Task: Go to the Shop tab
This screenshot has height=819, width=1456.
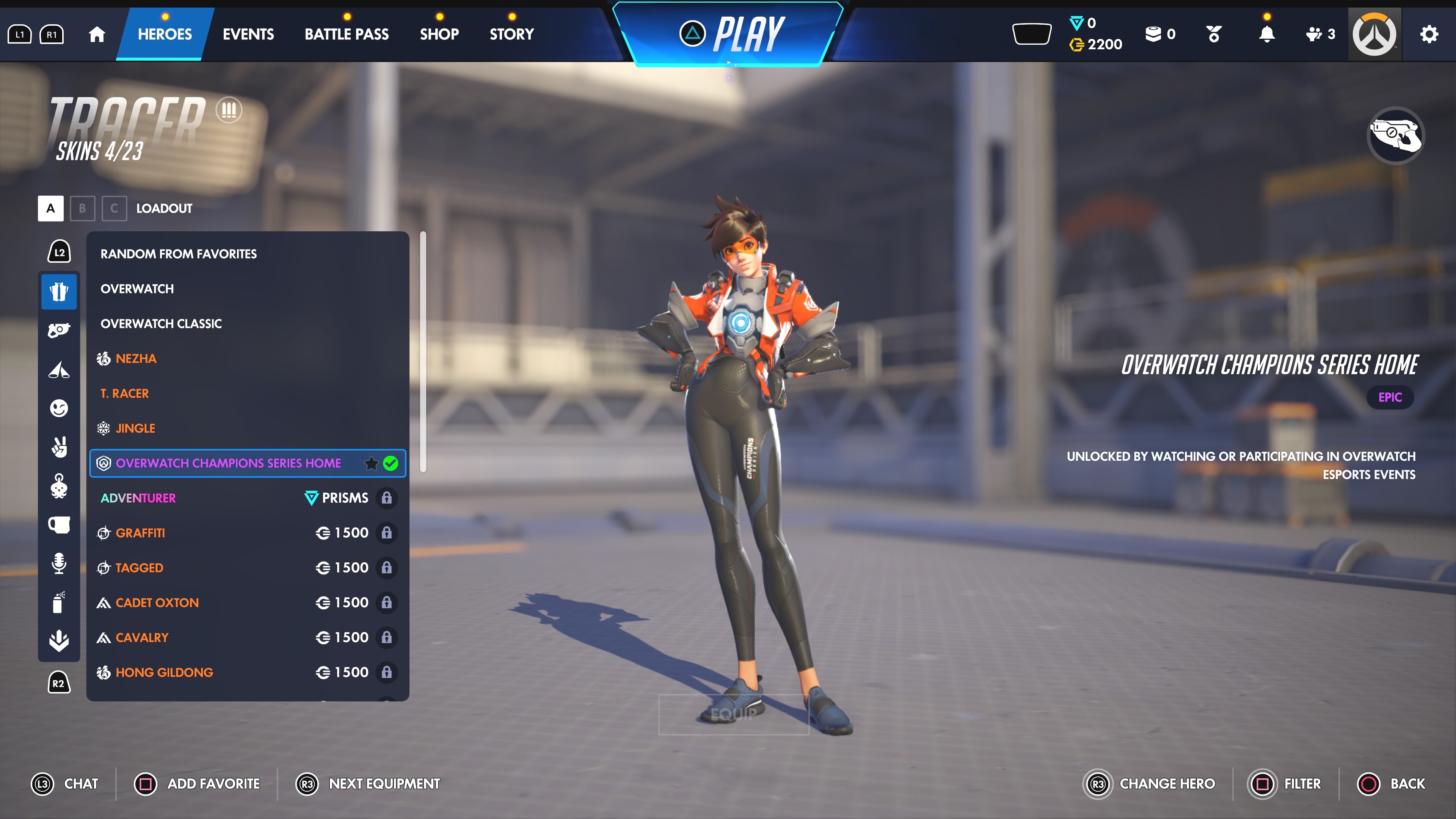Action: click(439, 34)
